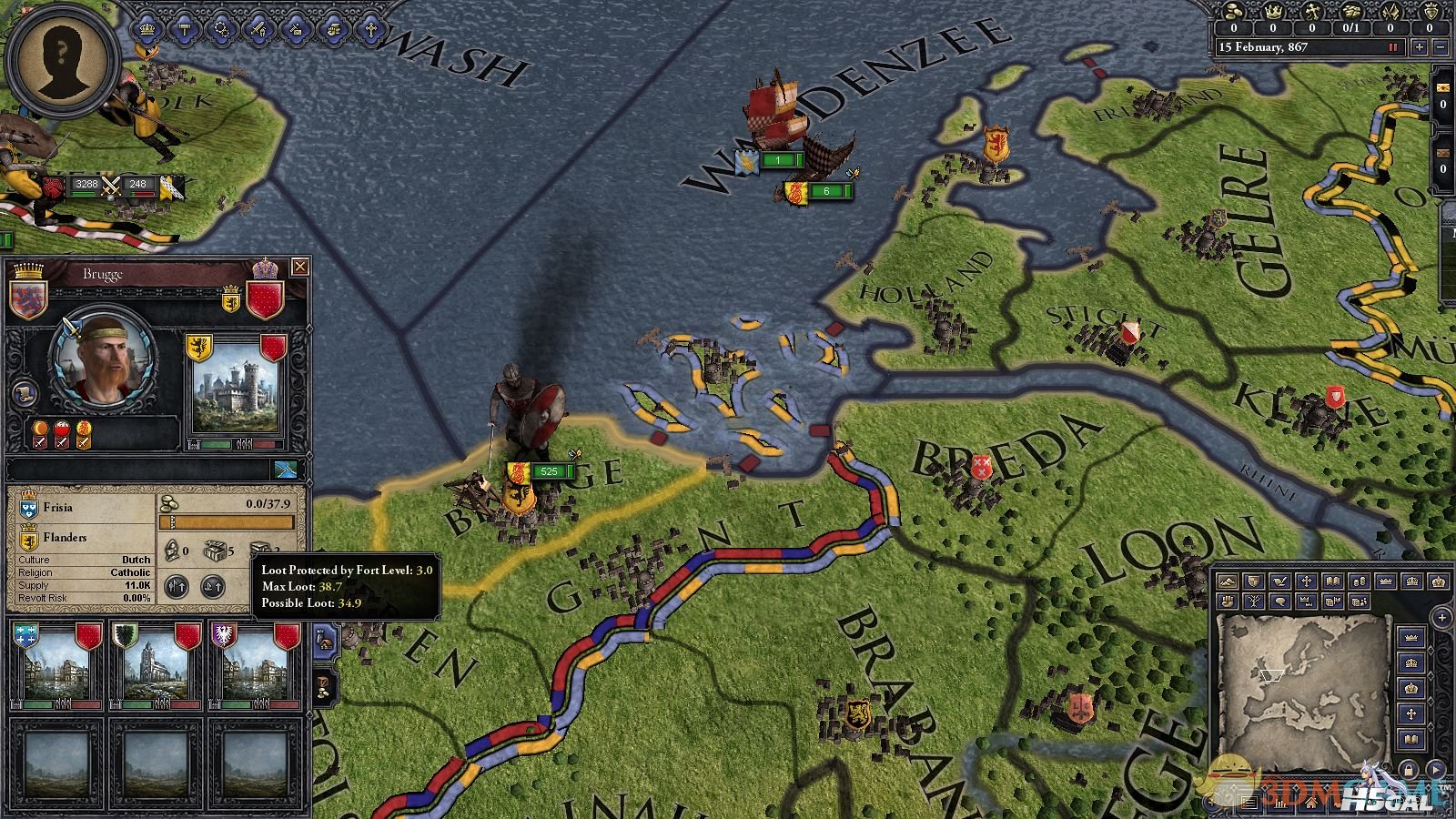The height and width of the screenshot is (819, 1456).
Task: Select the religion cross map mode
Action: tap(1306, 581)
